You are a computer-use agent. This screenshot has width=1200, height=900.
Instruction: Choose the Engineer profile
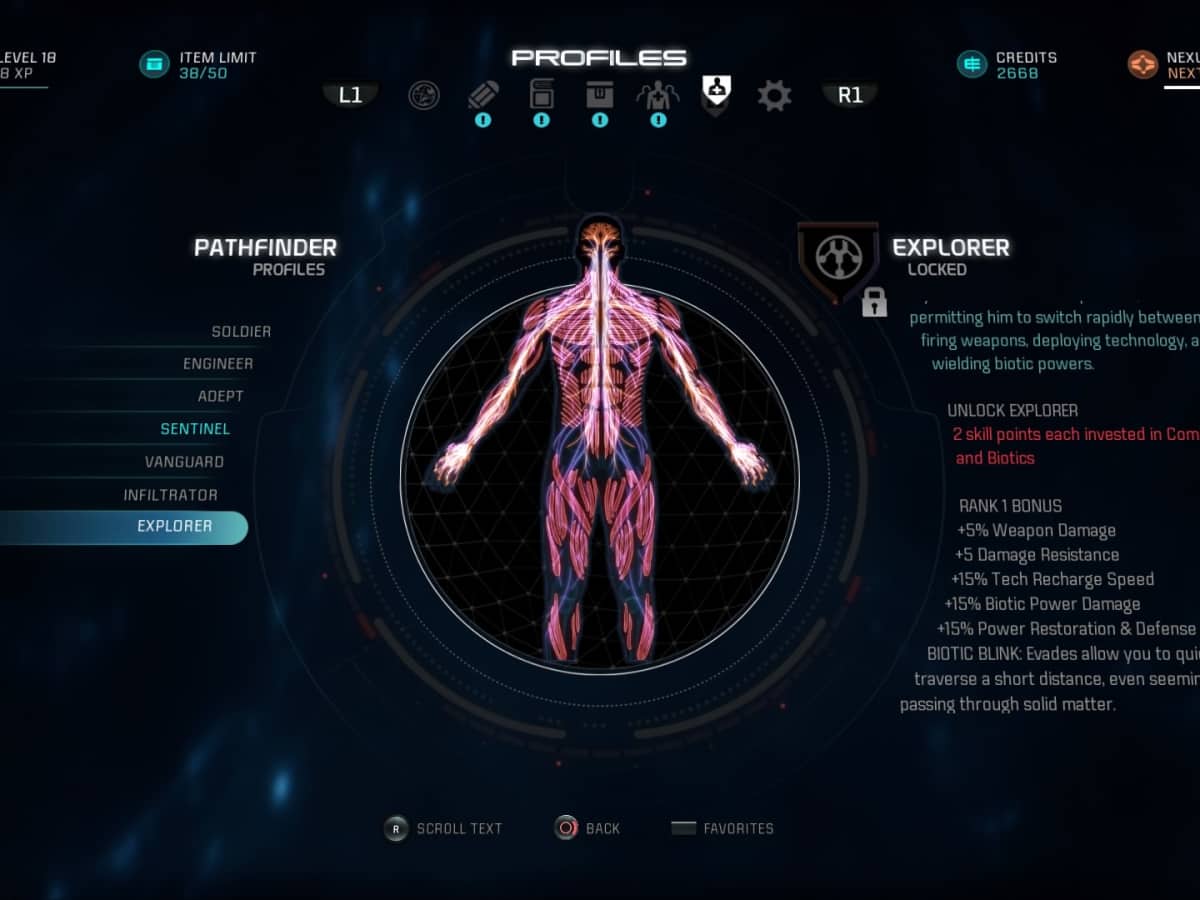click(x=218, y=364)
